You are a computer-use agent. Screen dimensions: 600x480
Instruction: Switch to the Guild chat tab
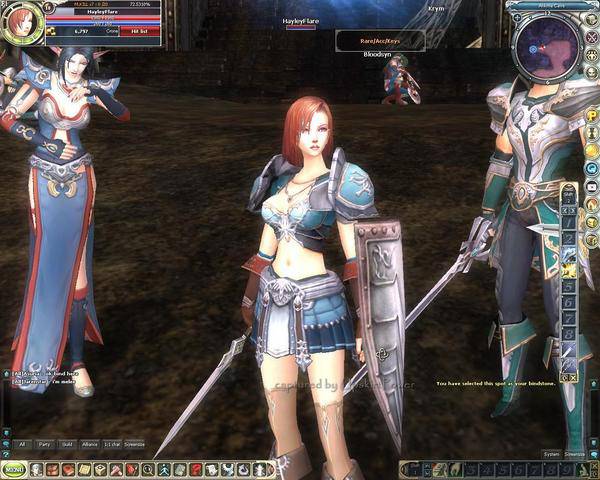pyautogui.click(x=68, y=443)
